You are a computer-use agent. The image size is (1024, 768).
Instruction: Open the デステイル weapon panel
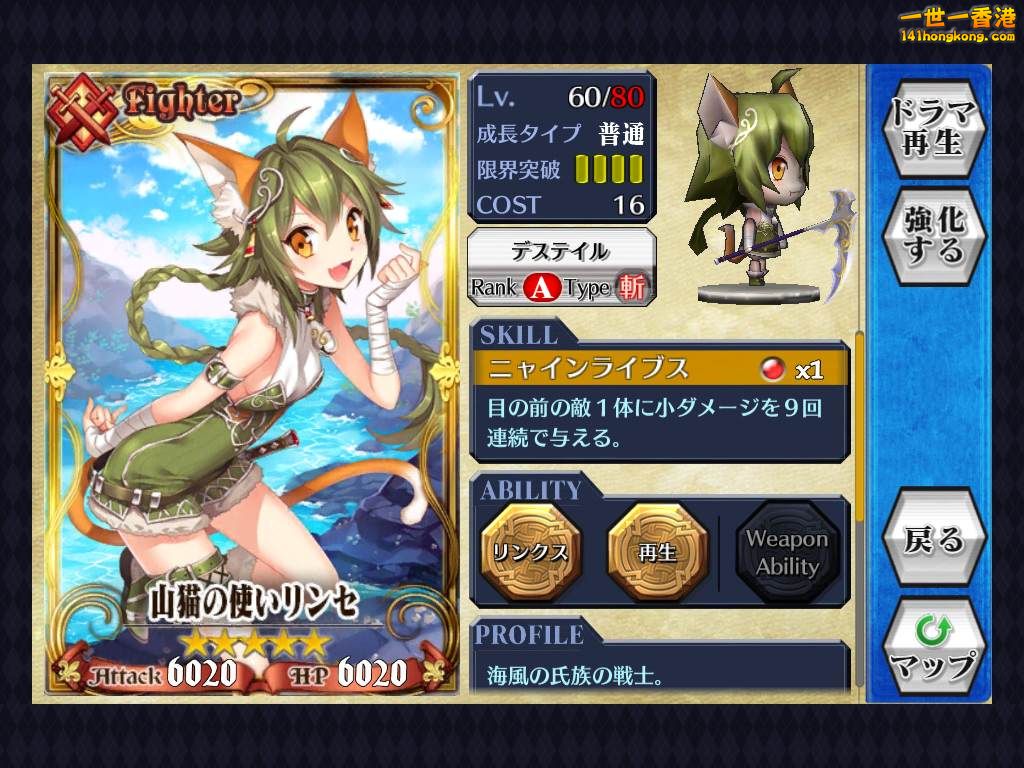tap(562, 267)
